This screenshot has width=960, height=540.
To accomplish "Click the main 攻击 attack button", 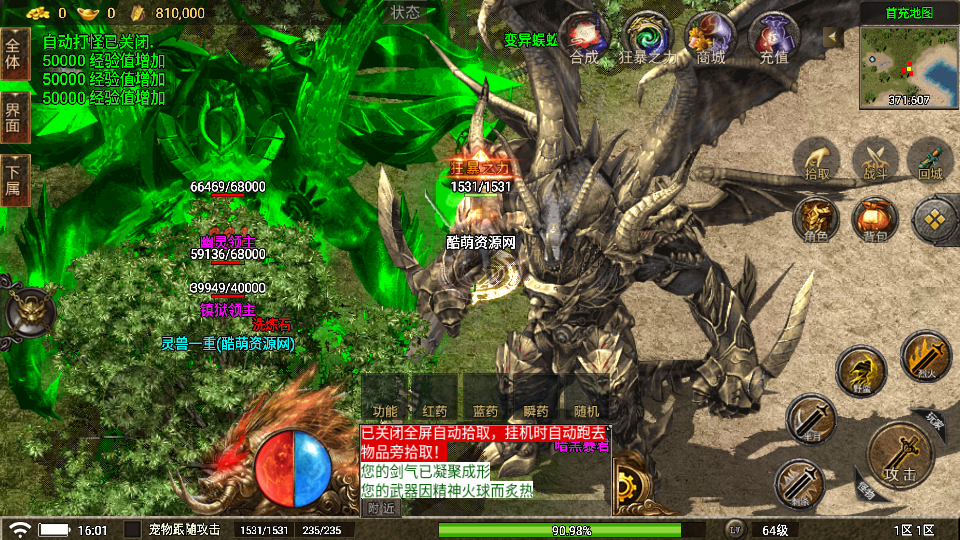I will pyautogui.click(x=899, y=459).
